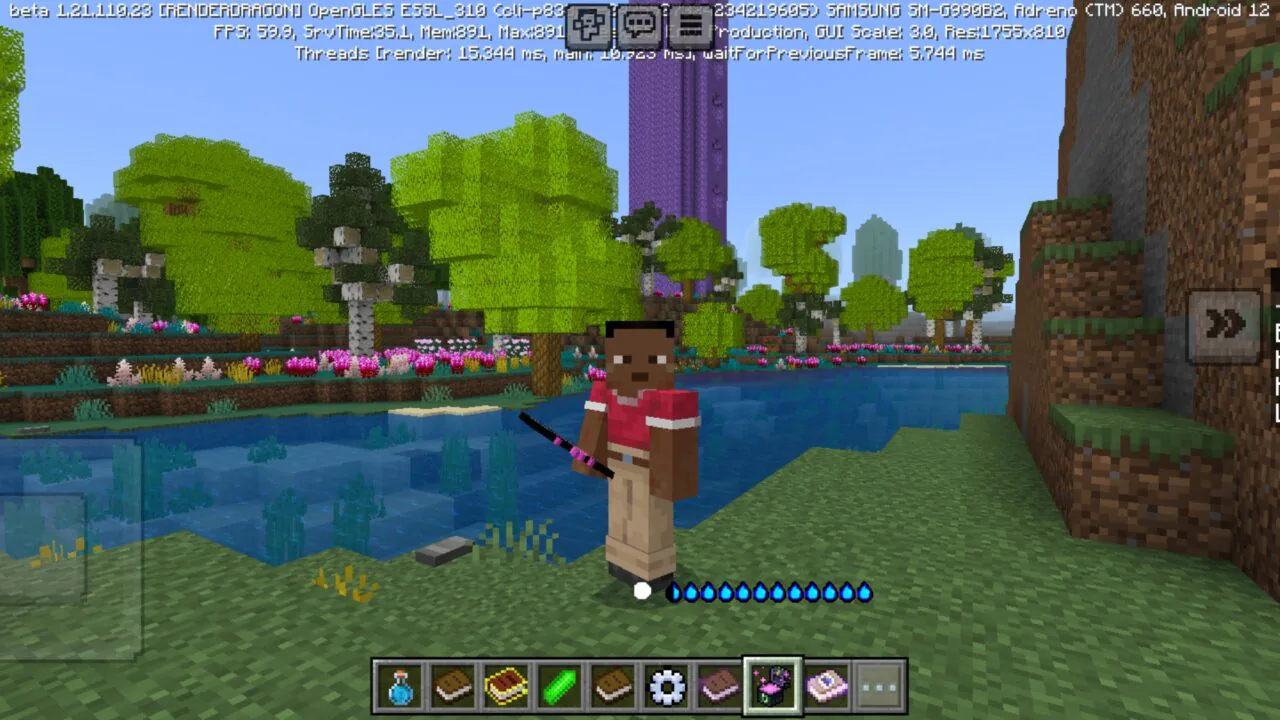Image resolution: width=1280 pixels, height=720 pixels.
Task: Tap the water droplet hydration bar
Action: 770,592
